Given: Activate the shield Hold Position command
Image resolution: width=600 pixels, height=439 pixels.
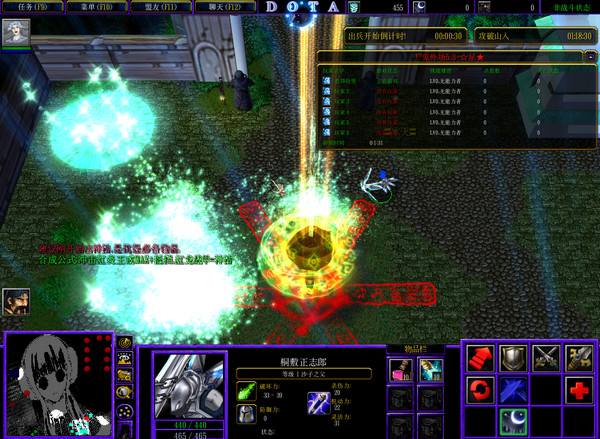Looking at the screenshot, I should tap(514, 359).
